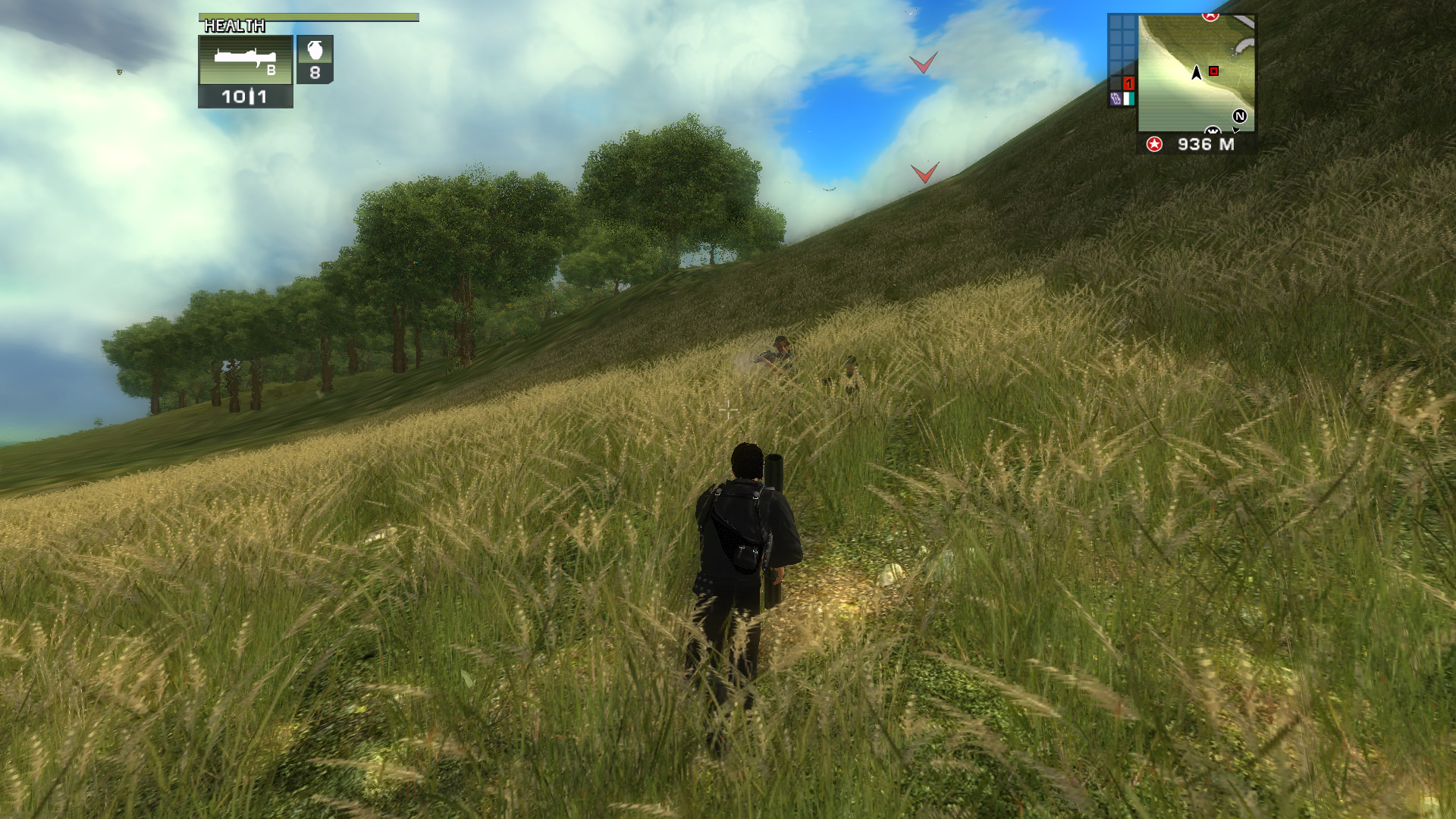Click the red star marker atop the minimap

(x=1209, y=16)
